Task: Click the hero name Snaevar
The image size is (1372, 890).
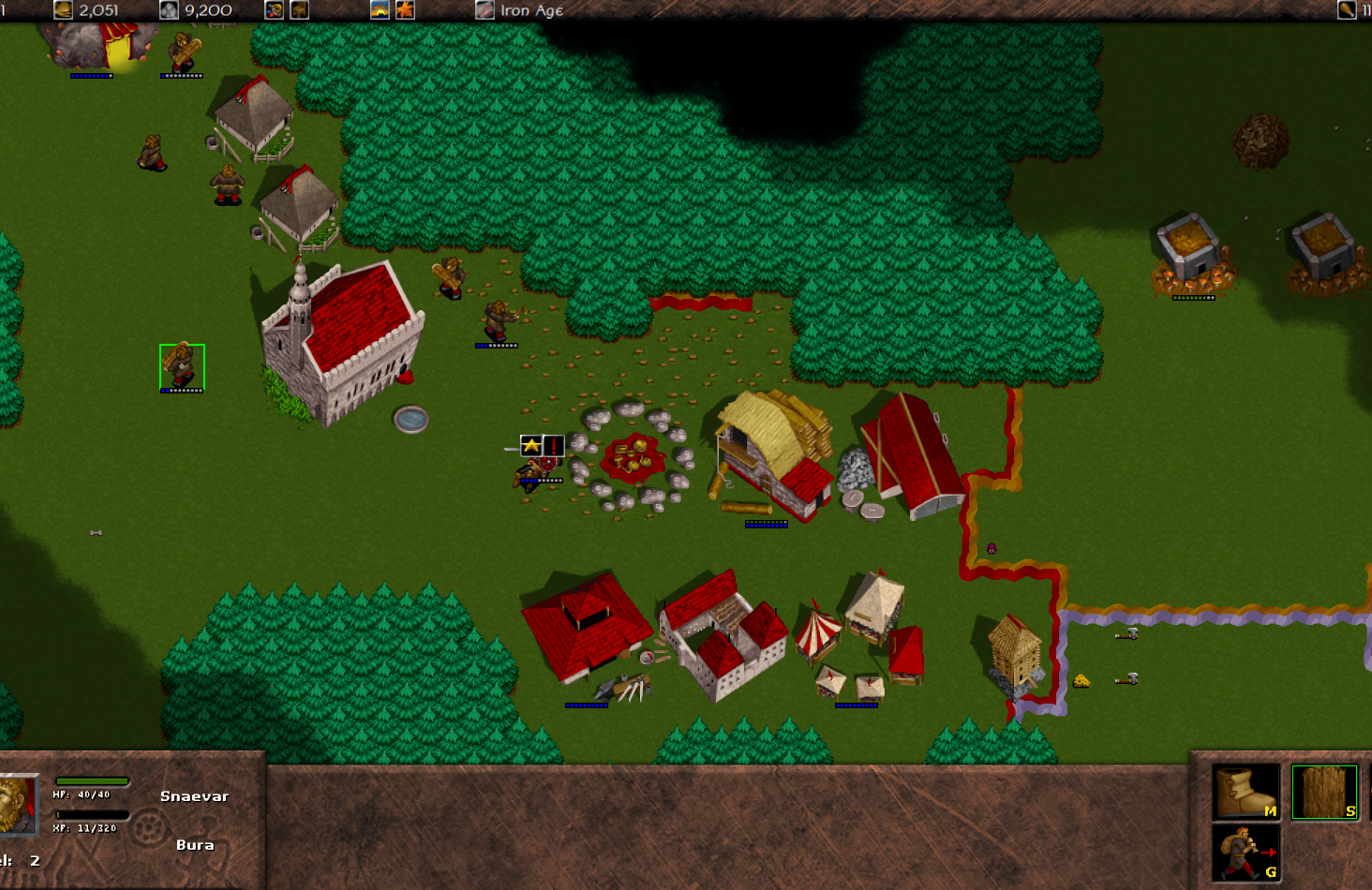Action: pyautogui.click(x=194, y=795)
